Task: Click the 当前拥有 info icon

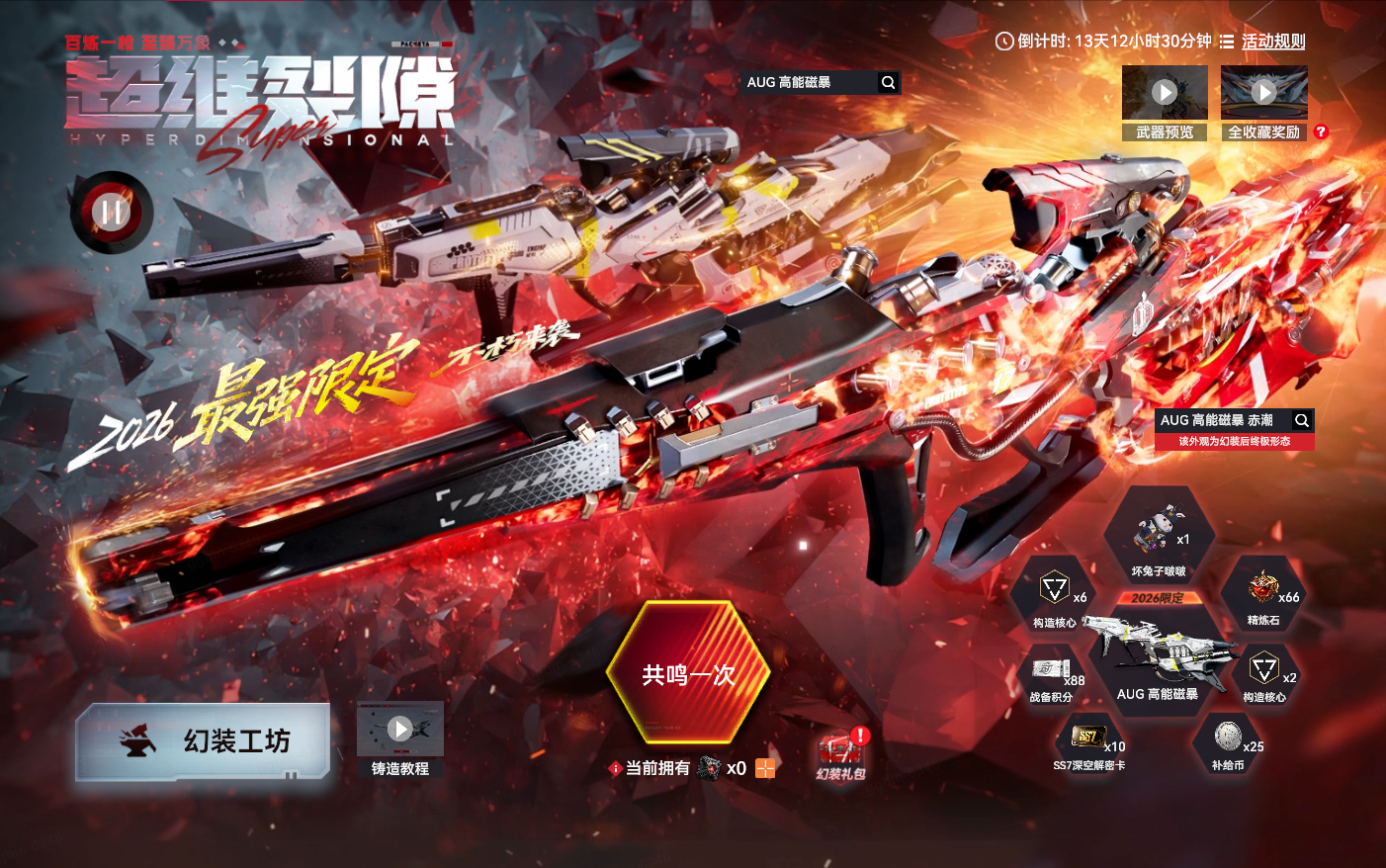Action: [615, 768]
